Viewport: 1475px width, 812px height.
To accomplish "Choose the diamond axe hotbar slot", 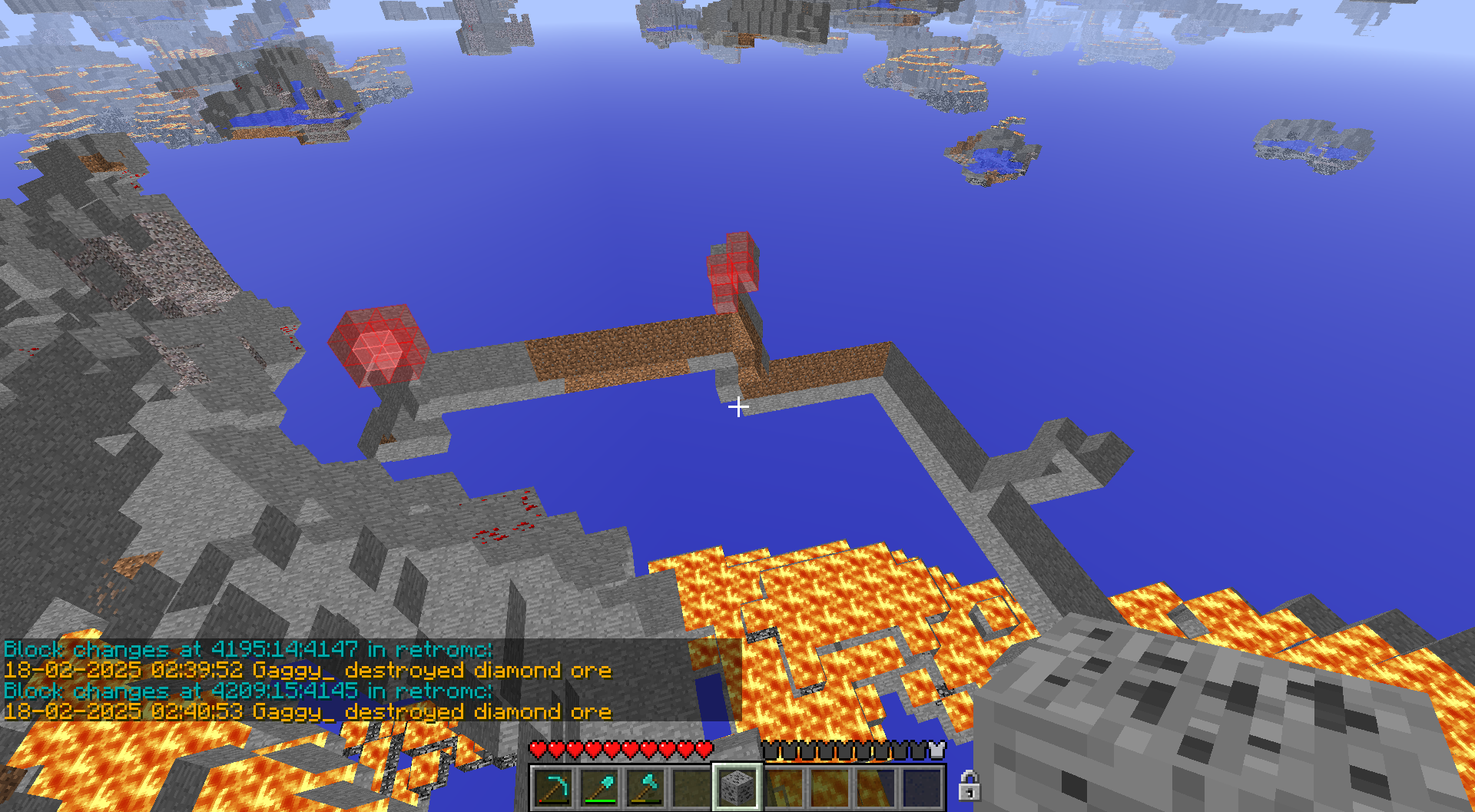I will coord(646,787).
